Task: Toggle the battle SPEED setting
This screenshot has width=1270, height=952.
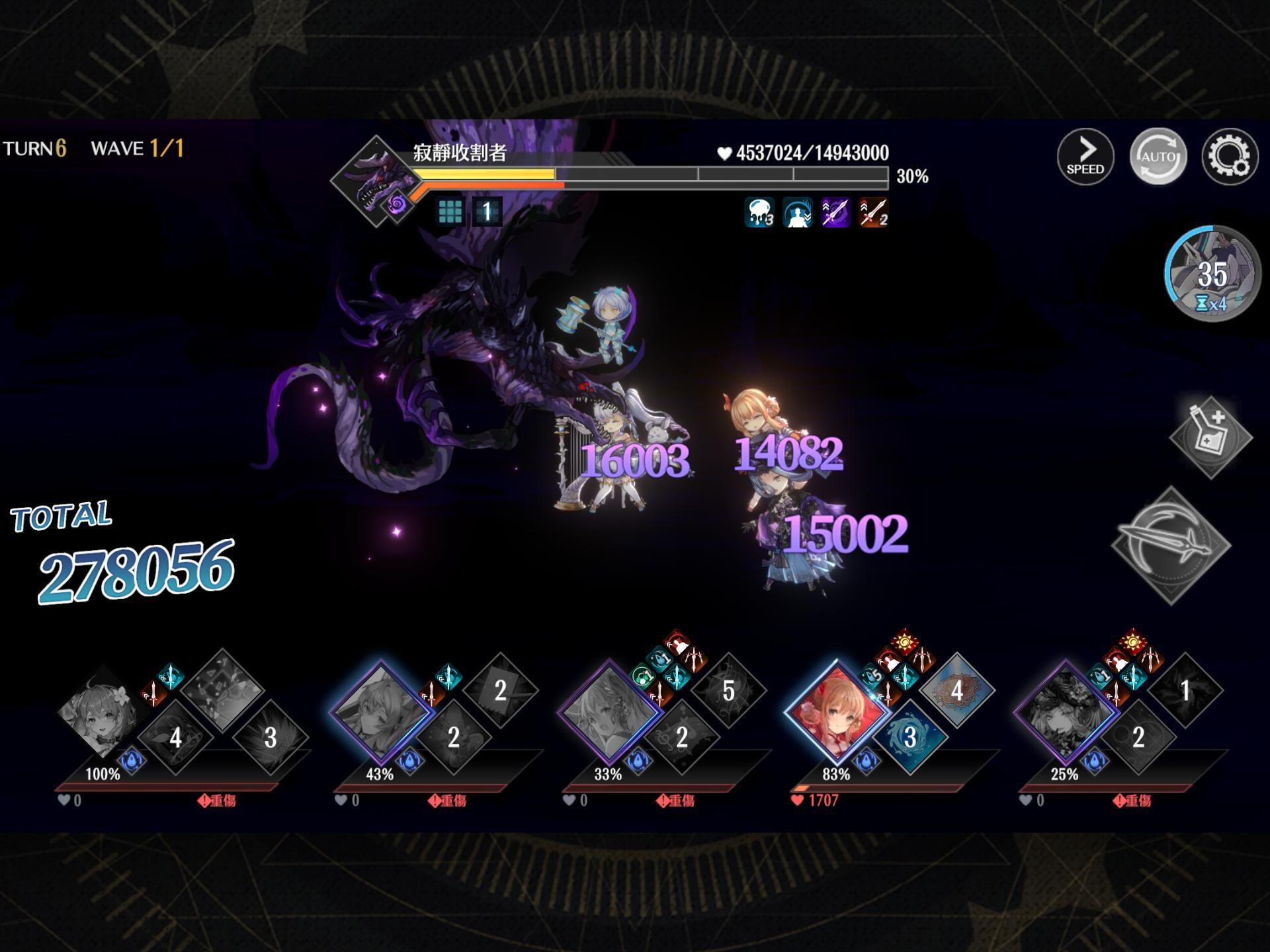Action: tap(1087, 157)
